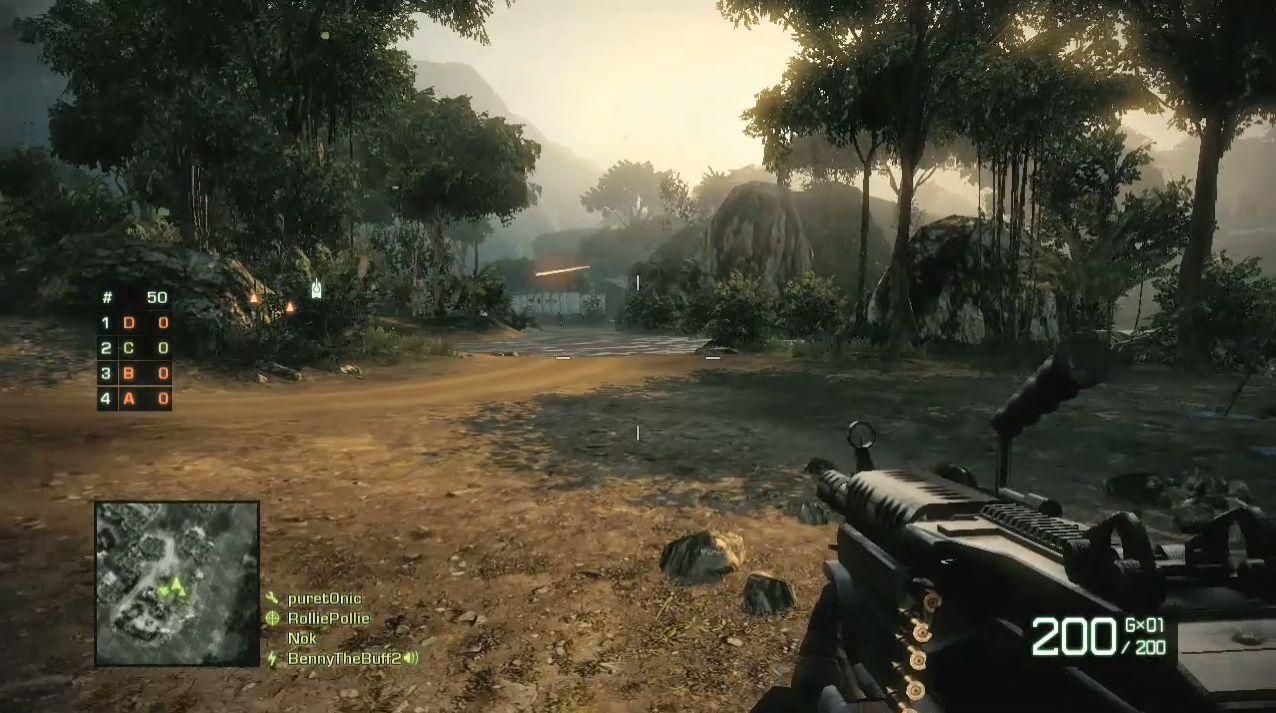Click the green player arrow on the minimap
Screen dimensions: 1276x713
[x=177, y=586]
